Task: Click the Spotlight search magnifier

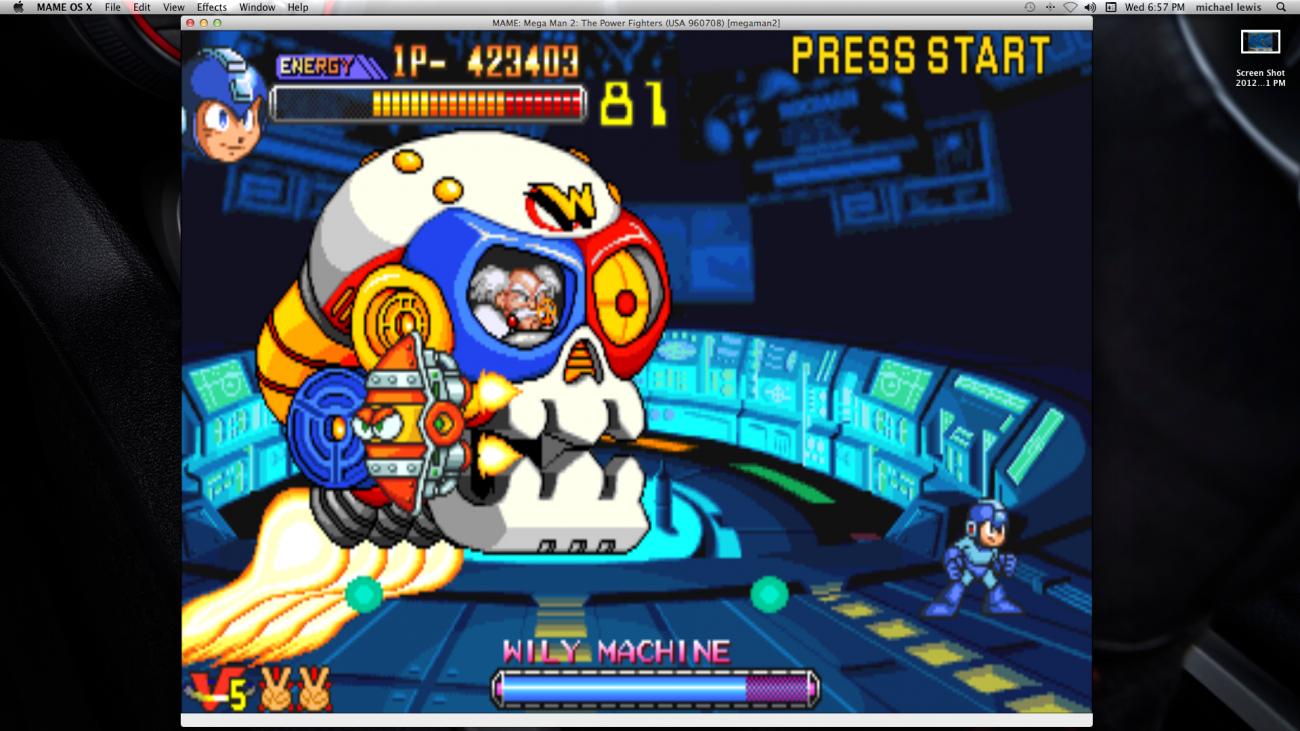Action: 1283,7
